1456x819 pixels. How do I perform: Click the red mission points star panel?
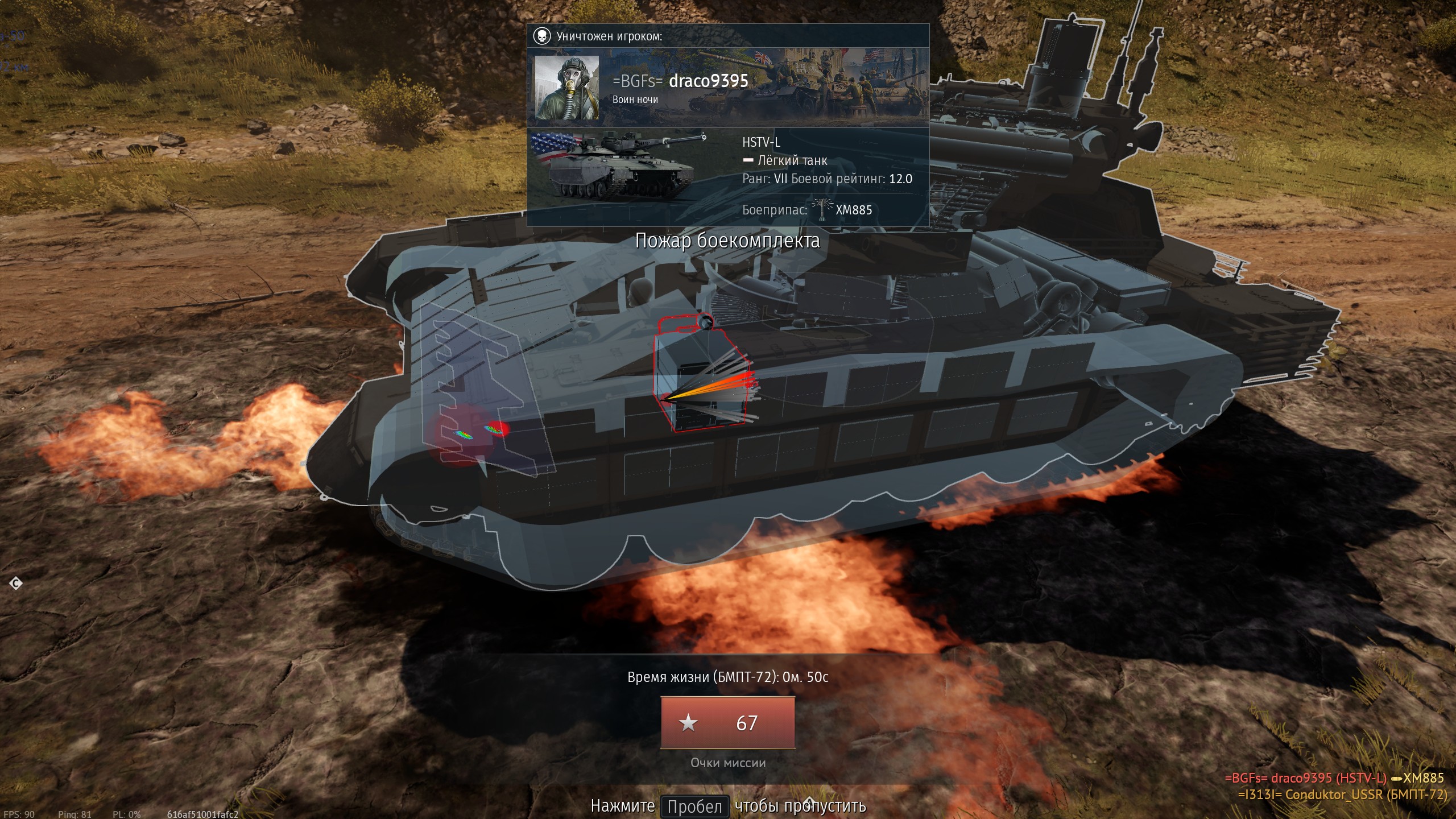pyautogui.click(x=727, y=723)
